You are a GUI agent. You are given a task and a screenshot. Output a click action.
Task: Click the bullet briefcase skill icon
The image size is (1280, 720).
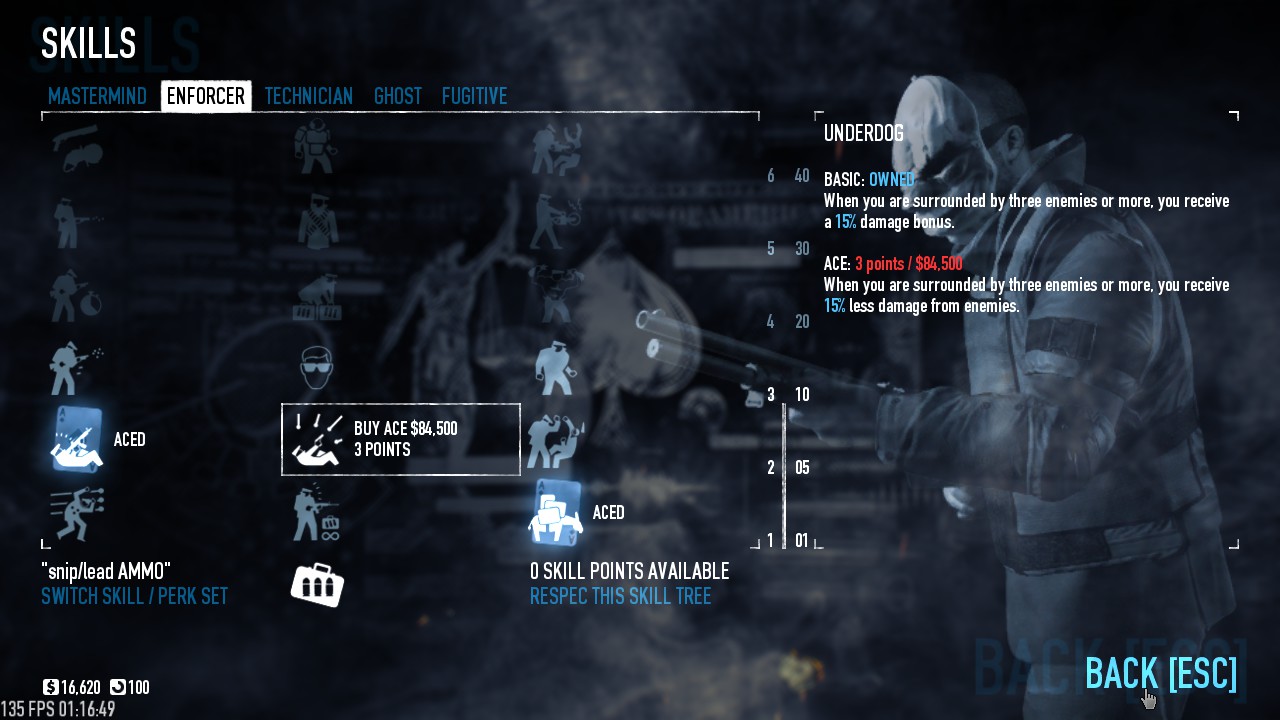(x=316, y=585)
